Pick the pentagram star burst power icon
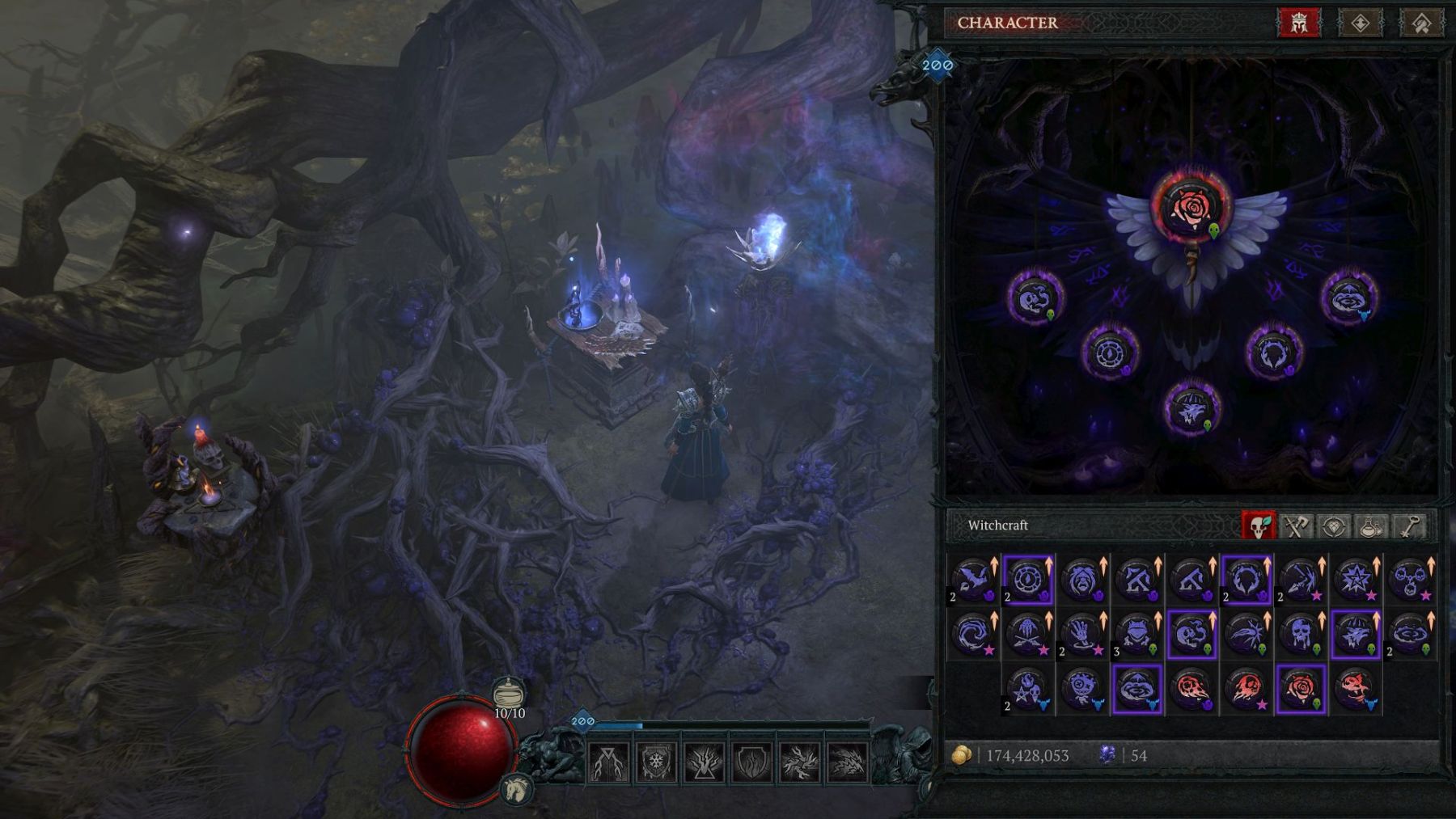1456x819 pixels. point(1356,580)
